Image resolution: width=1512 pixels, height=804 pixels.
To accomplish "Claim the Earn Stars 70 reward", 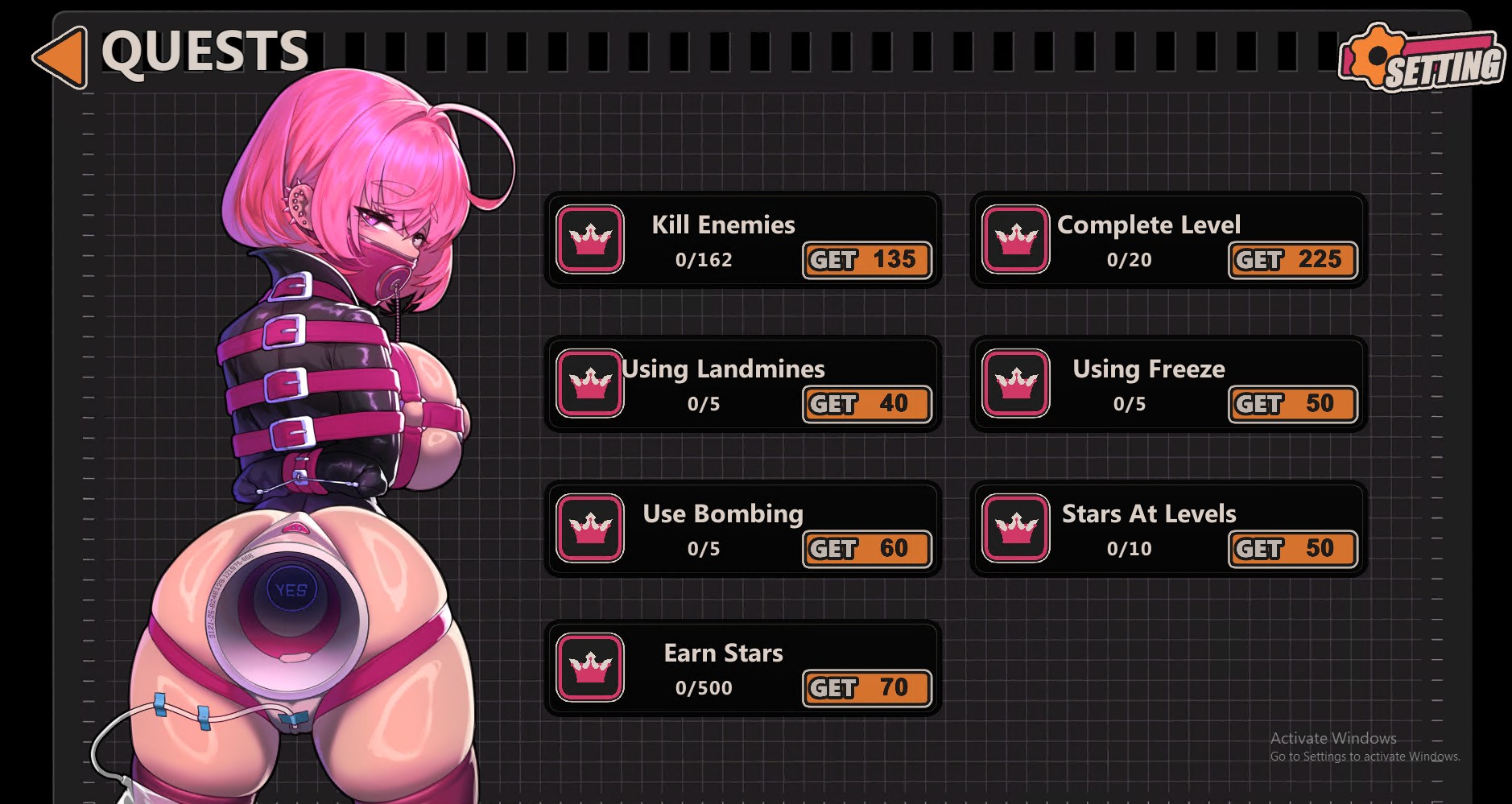I will tap(867, 688).
